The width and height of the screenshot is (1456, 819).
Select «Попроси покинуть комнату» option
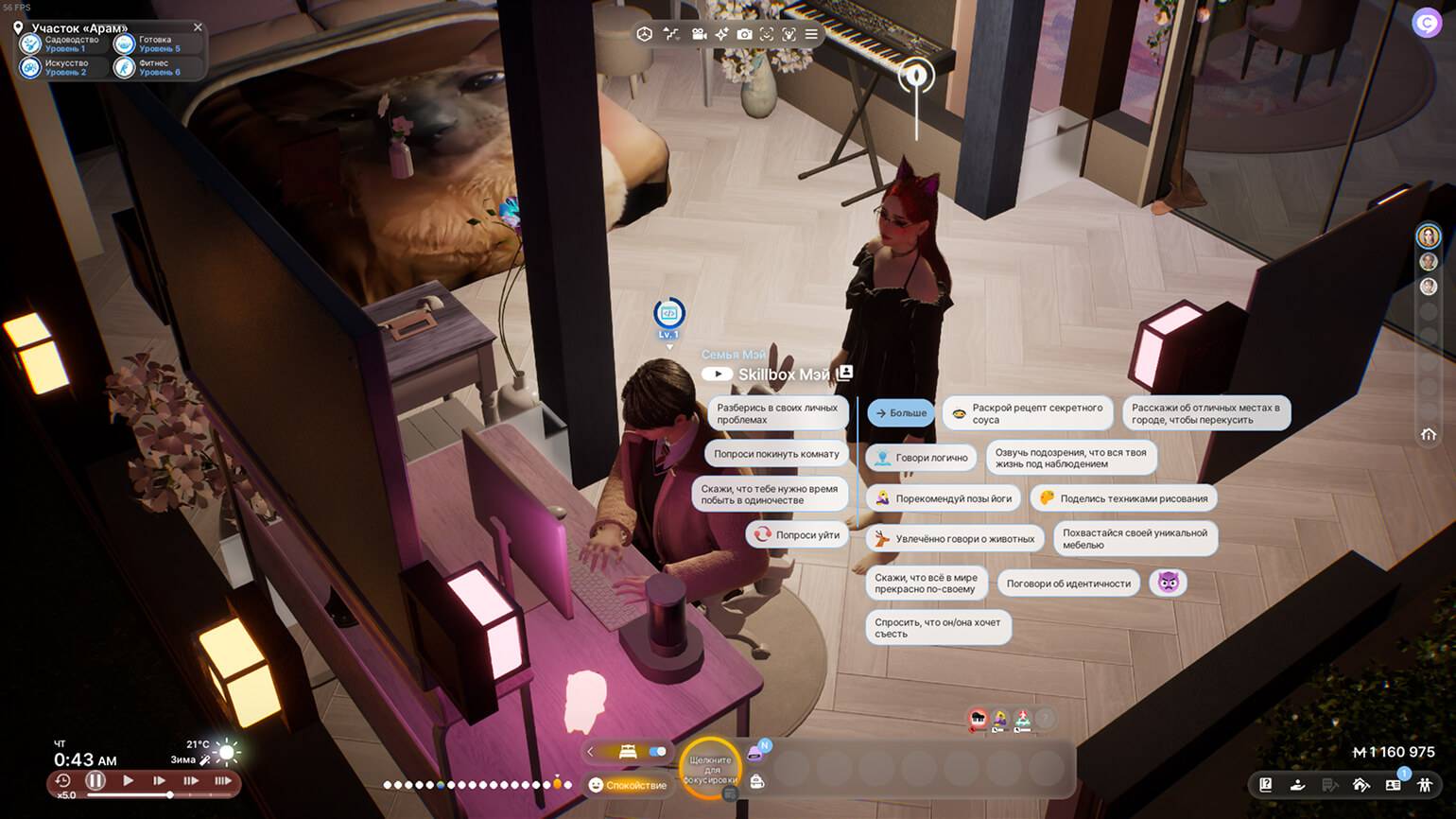pos(776,454)
